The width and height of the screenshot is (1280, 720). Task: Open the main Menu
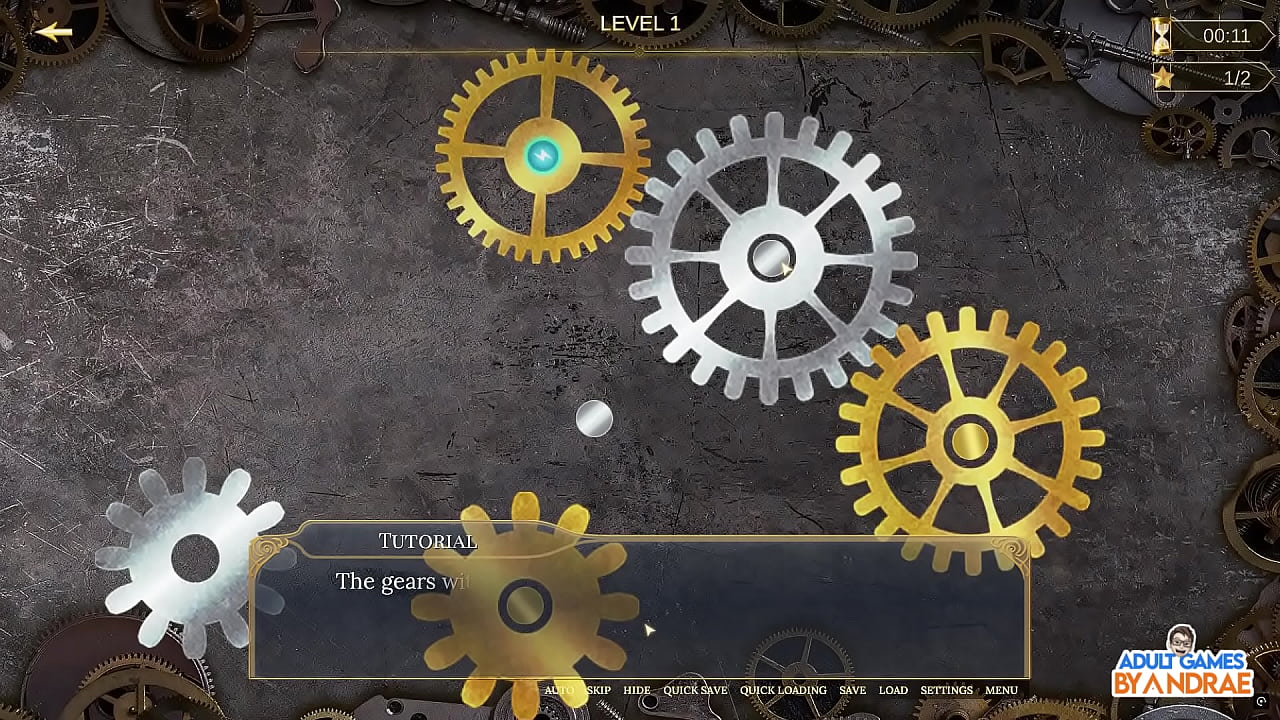tap(1001, 690)
